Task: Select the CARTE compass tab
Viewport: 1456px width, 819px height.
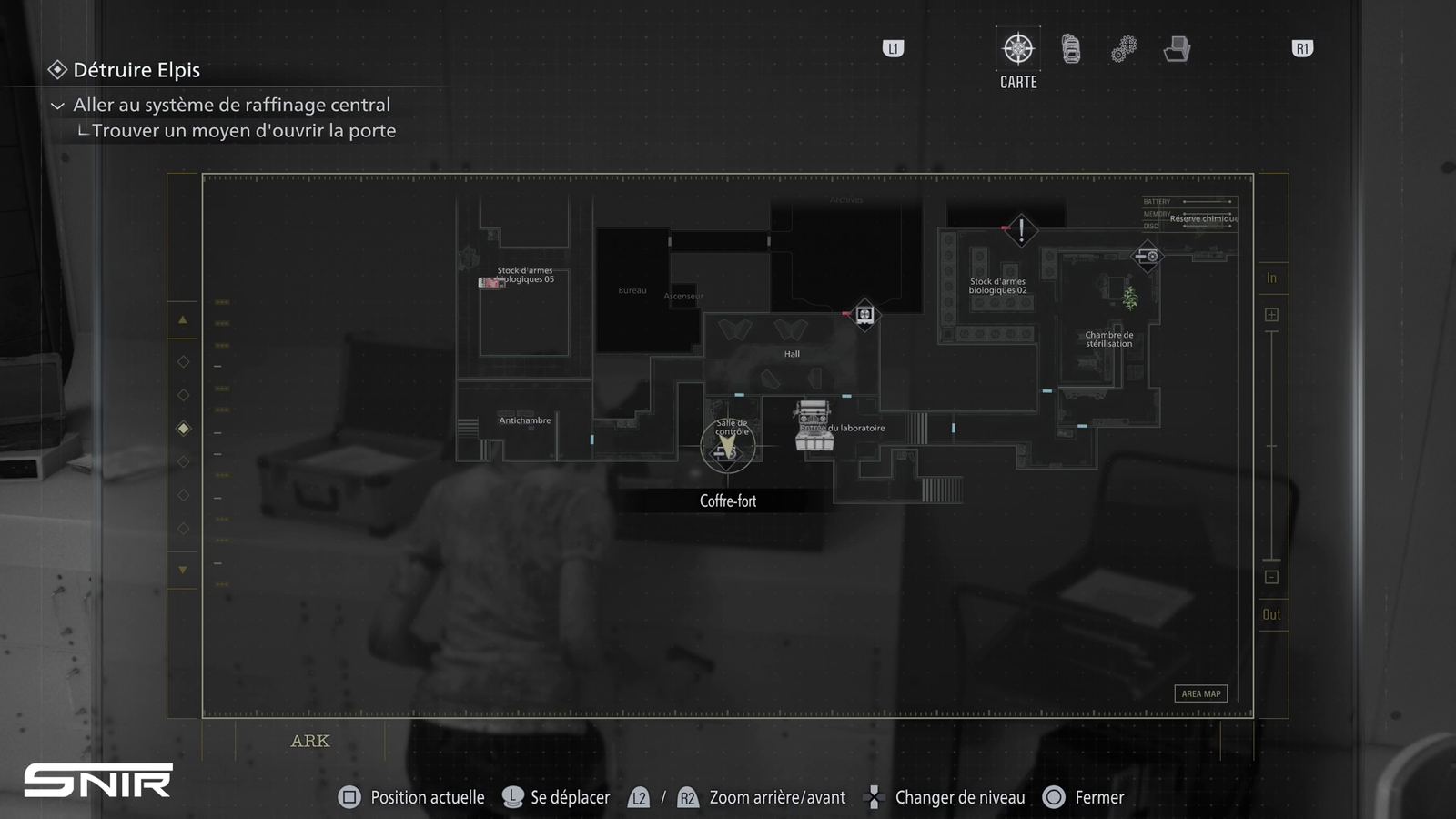Action: [x=1018, y=49]
